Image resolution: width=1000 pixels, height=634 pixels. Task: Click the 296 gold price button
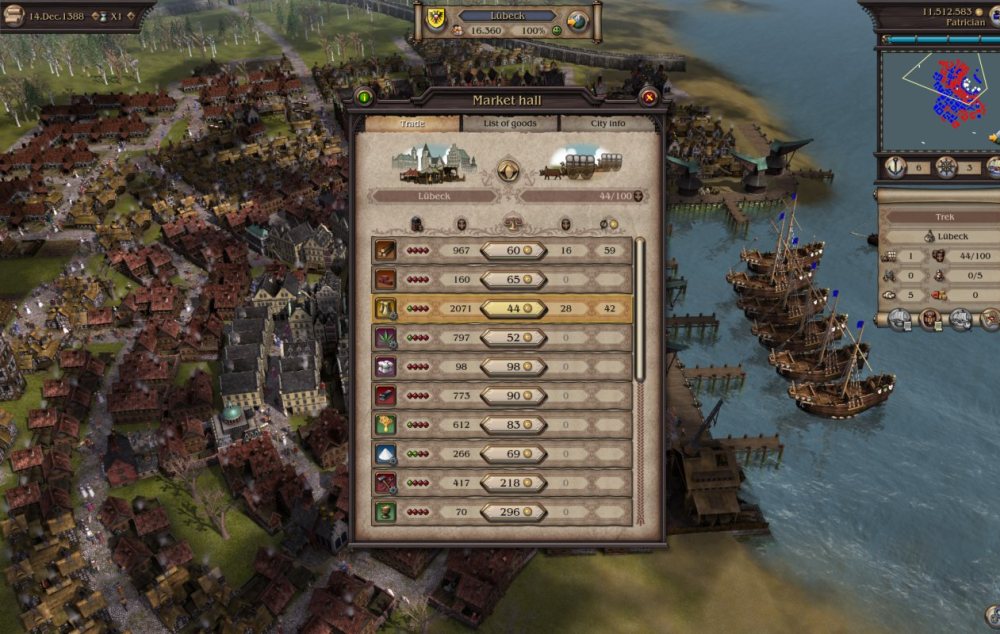coord(513,512)
